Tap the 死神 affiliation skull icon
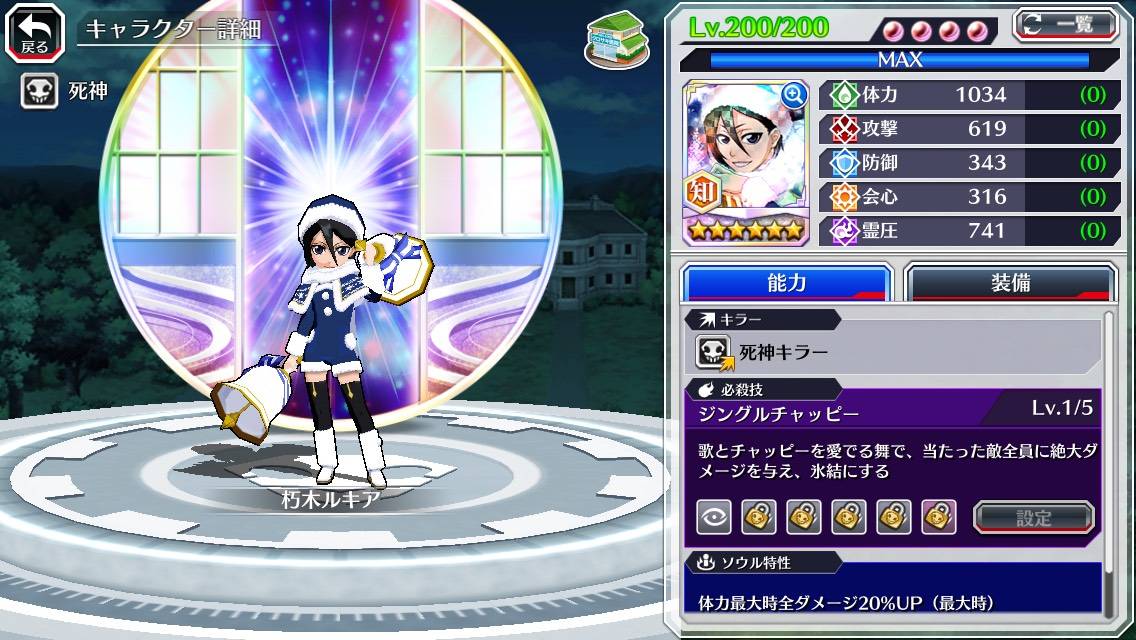The image size is (1136, 640). click(x=39, y=92)
